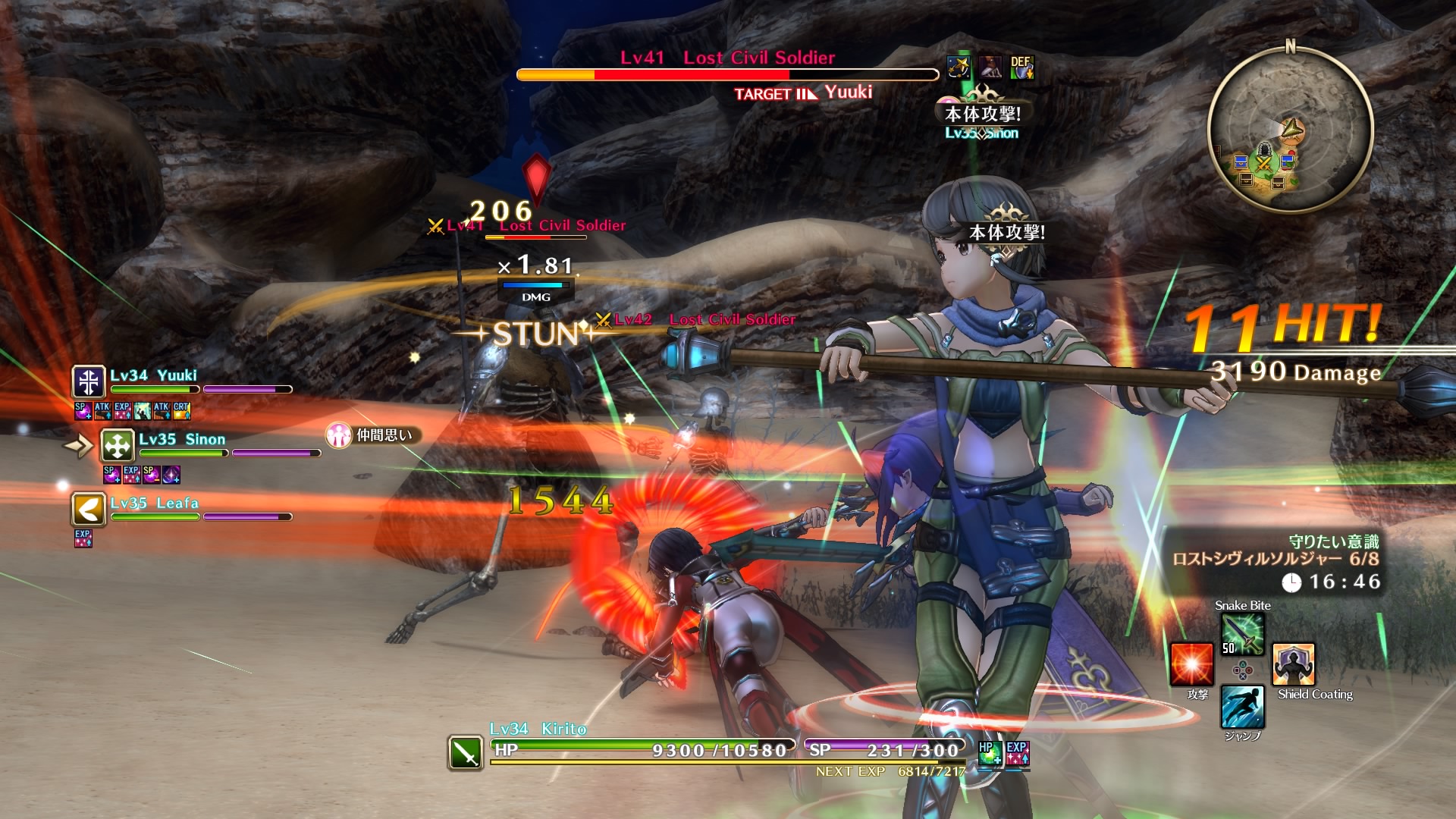Pick Leafa's party class icon
Viewport: 1456px width, 819px height.
(x=89, y=510)
